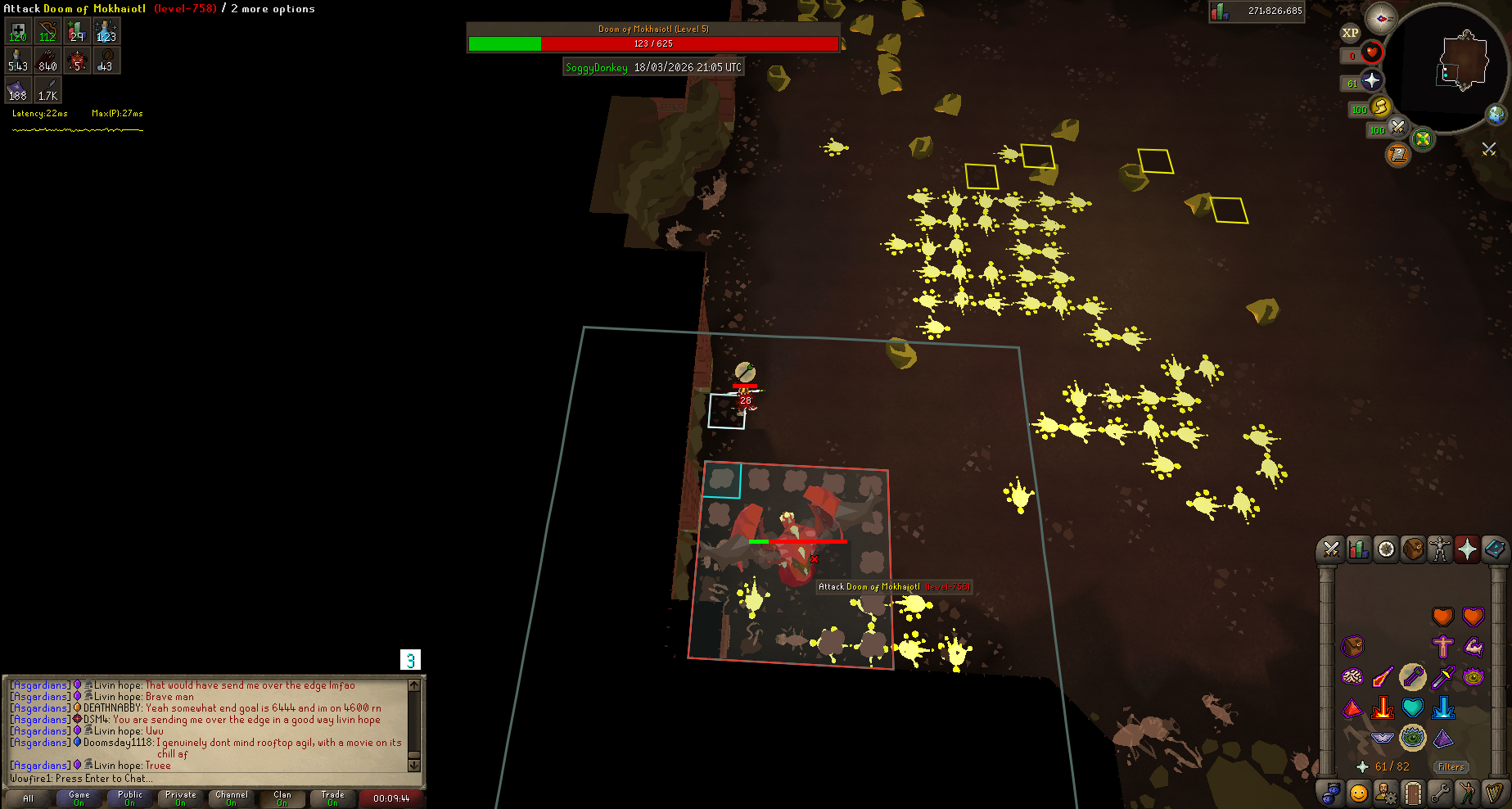Open the Emotes tab
The image size is (1512, 809).
[x=1467, y=793]
